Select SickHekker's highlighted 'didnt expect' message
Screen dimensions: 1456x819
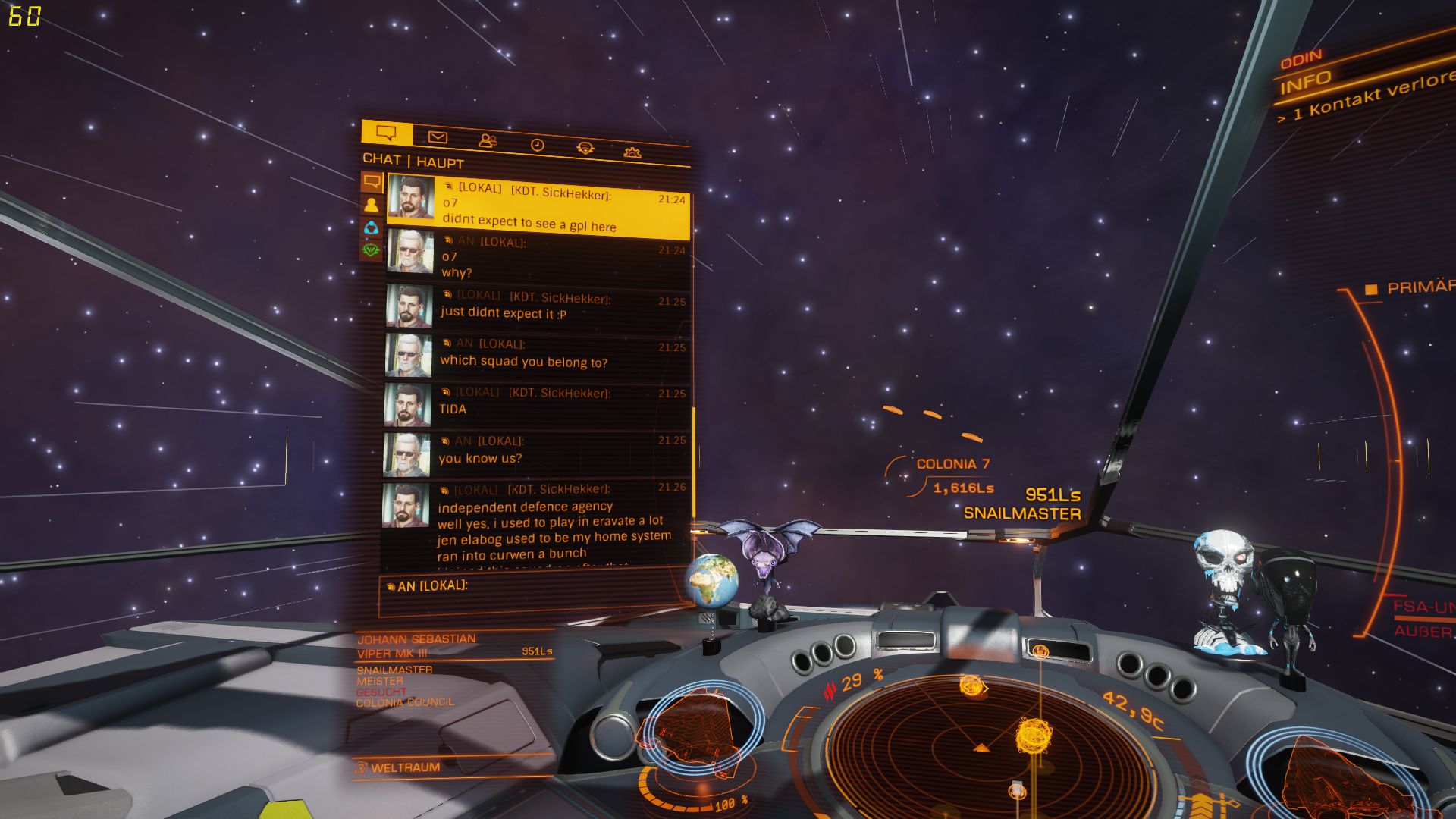[538, 210]
